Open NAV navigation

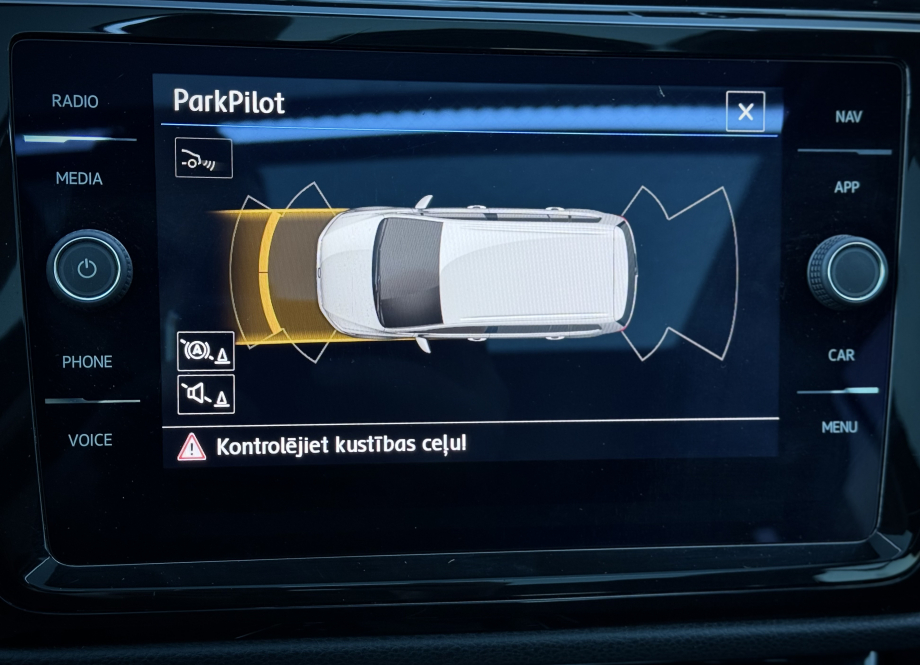coord(848,117)
